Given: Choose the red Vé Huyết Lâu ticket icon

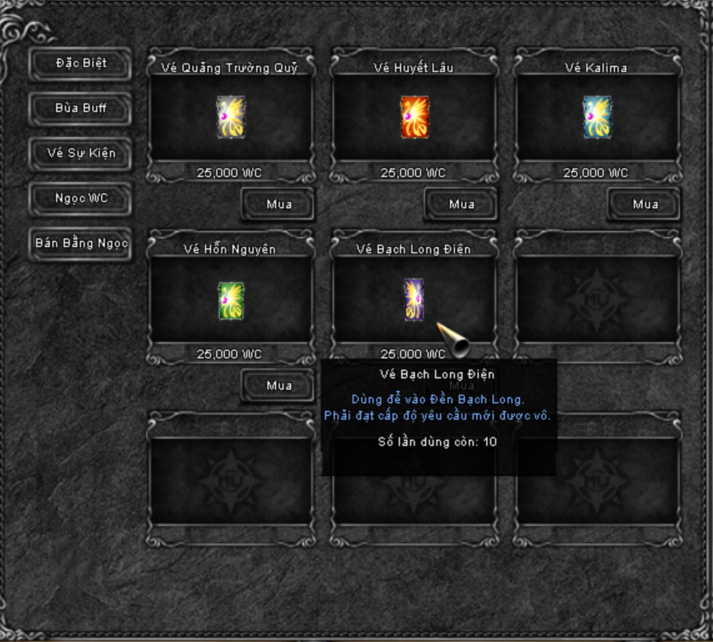Looking at the screenshot, I should tap(414, 117).
